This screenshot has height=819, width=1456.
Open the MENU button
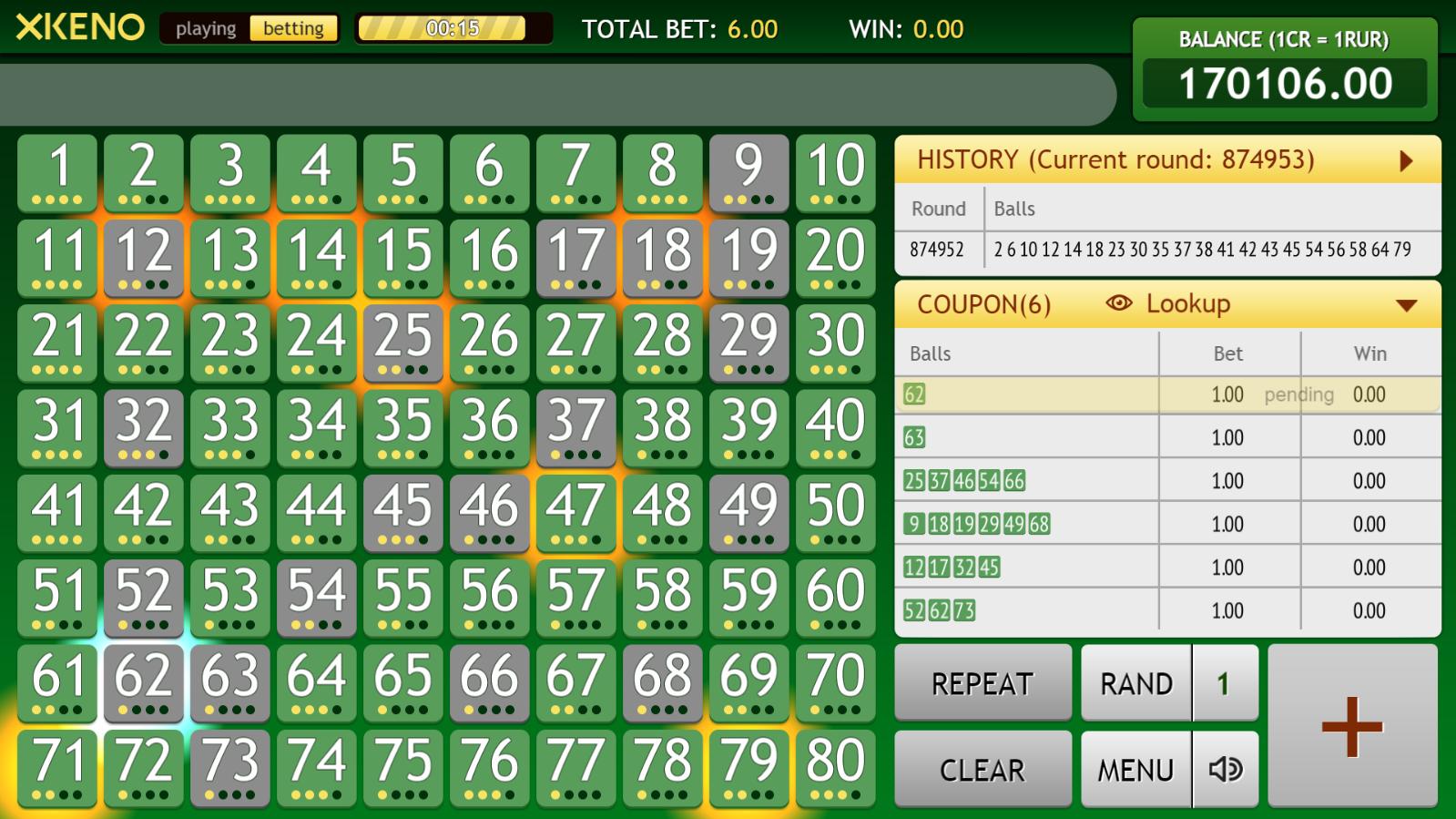point(1135,770)
